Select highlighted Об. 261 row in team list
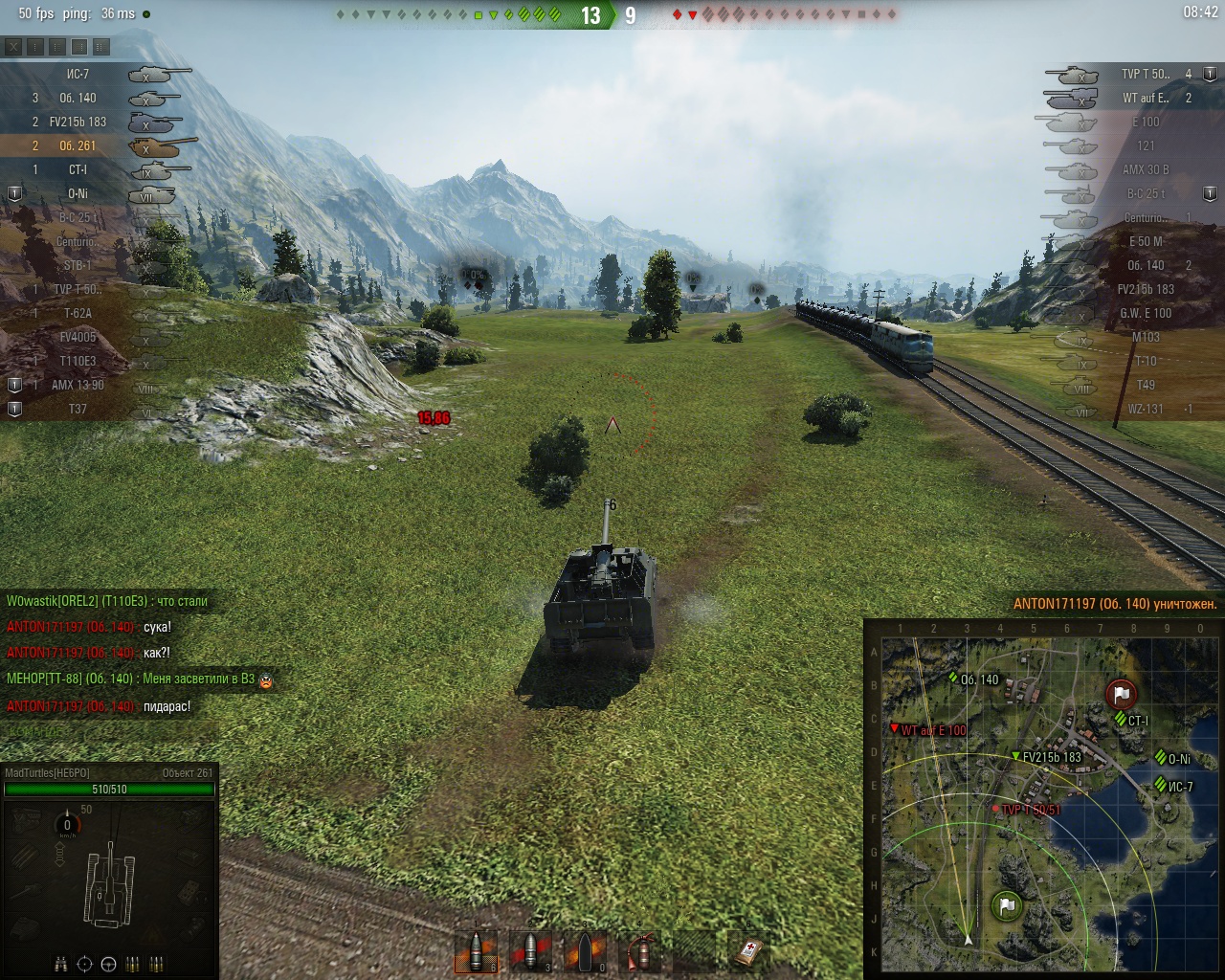This screenshot has height=980, width=1225. [x=78, y=145]
